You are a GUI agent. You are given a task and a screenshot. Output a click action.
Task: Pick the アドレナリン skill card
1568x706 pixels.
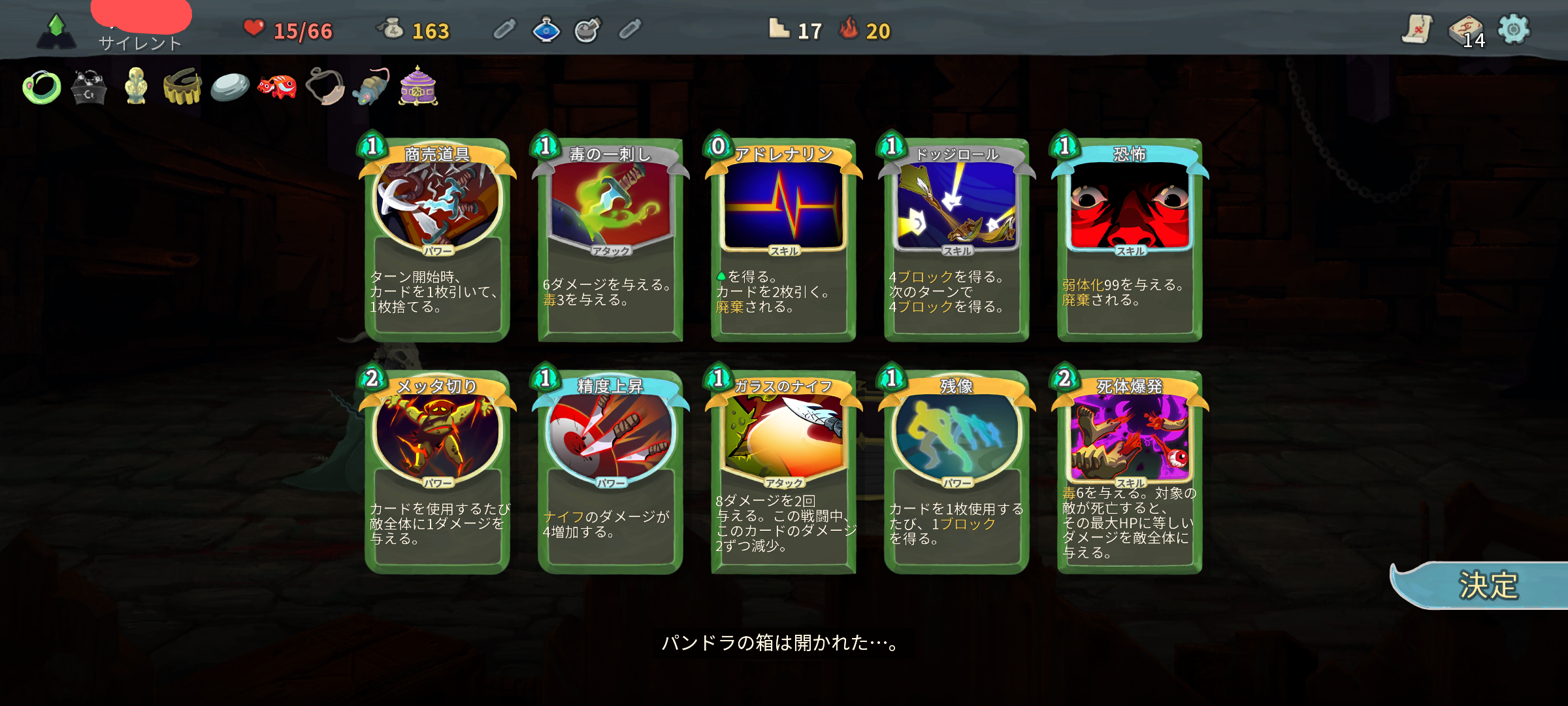tap(783, 240)
